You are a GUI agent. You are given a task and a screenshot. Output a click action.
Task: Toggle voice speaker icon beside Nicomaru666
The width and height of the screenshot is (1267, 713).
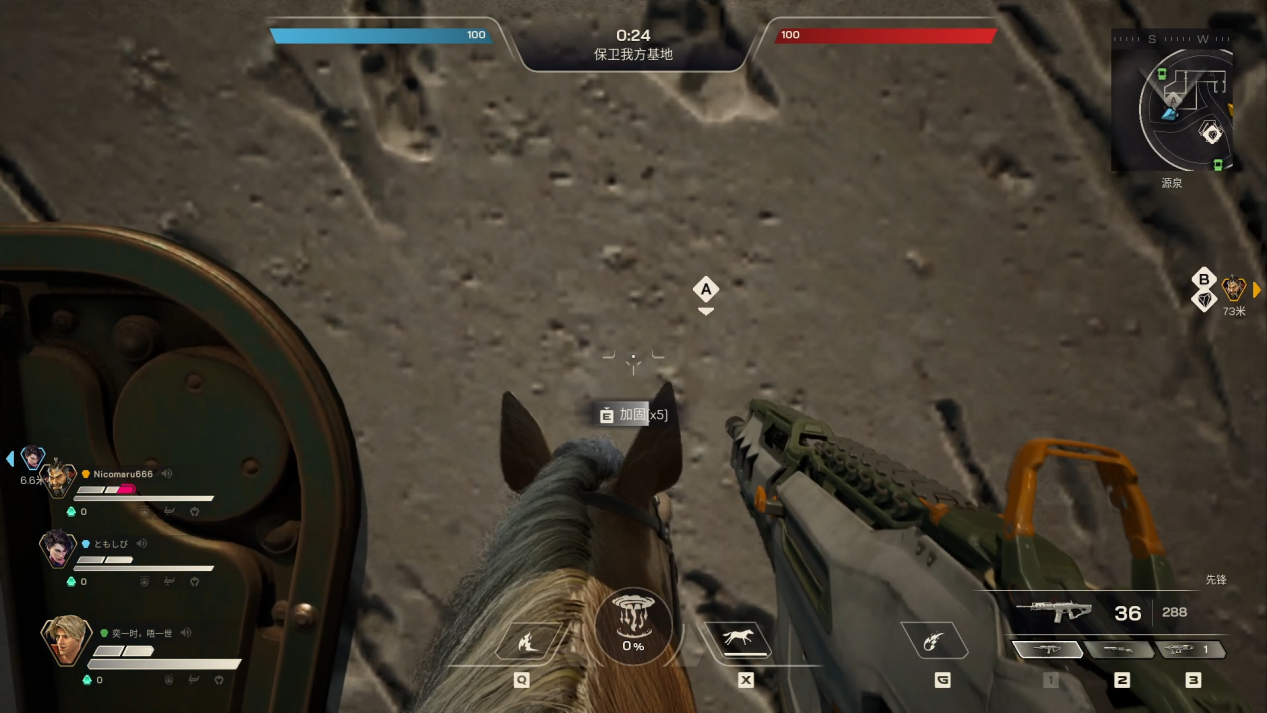167,474
